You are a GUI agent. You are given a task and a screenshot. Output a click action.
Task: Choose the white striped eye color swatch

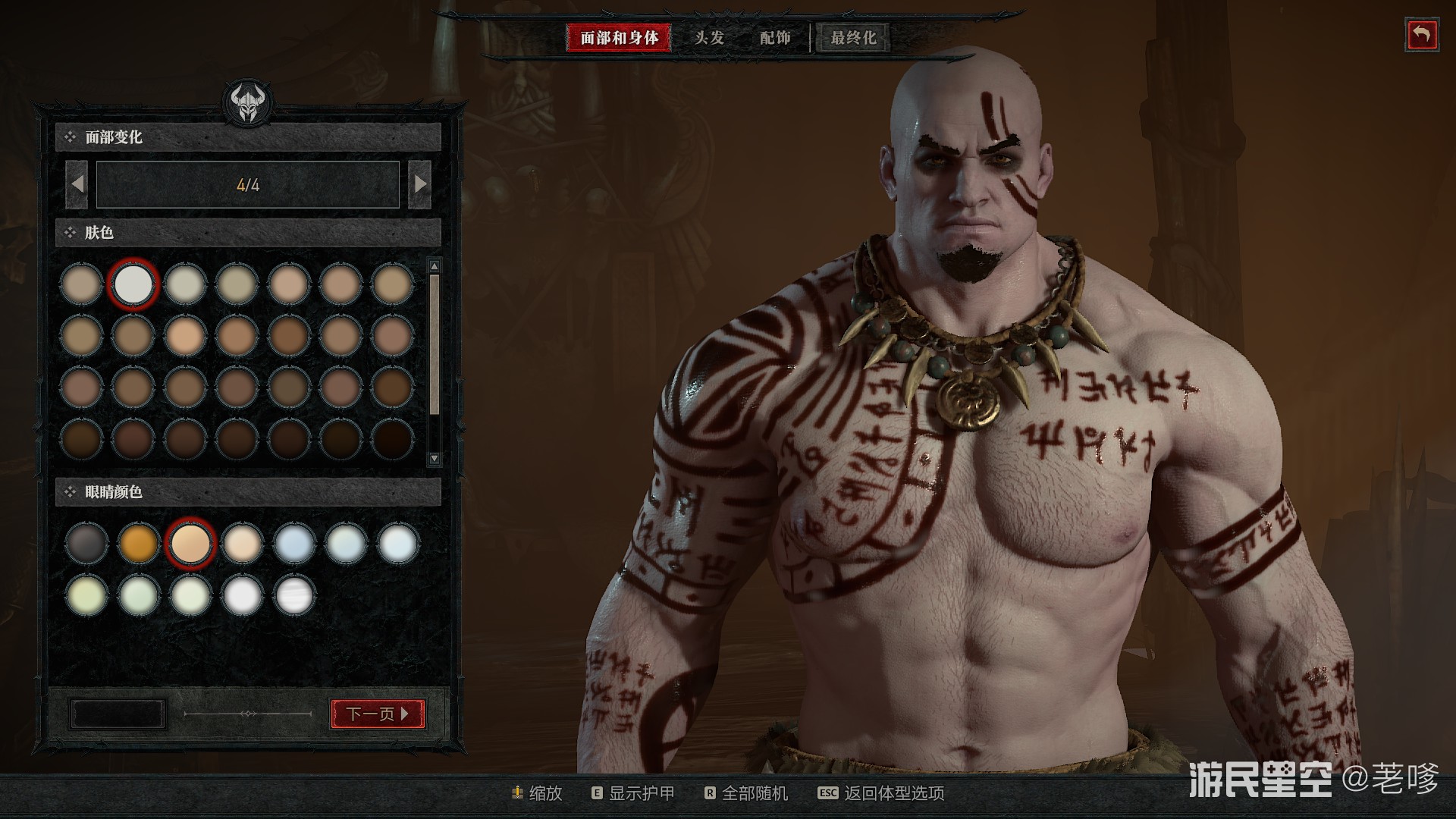tap(293, 595)
